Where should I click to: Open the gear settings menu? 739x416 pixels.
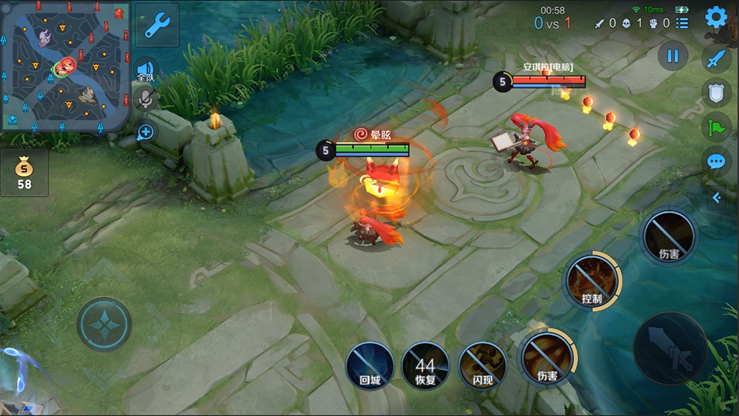(x=716, y=18)
